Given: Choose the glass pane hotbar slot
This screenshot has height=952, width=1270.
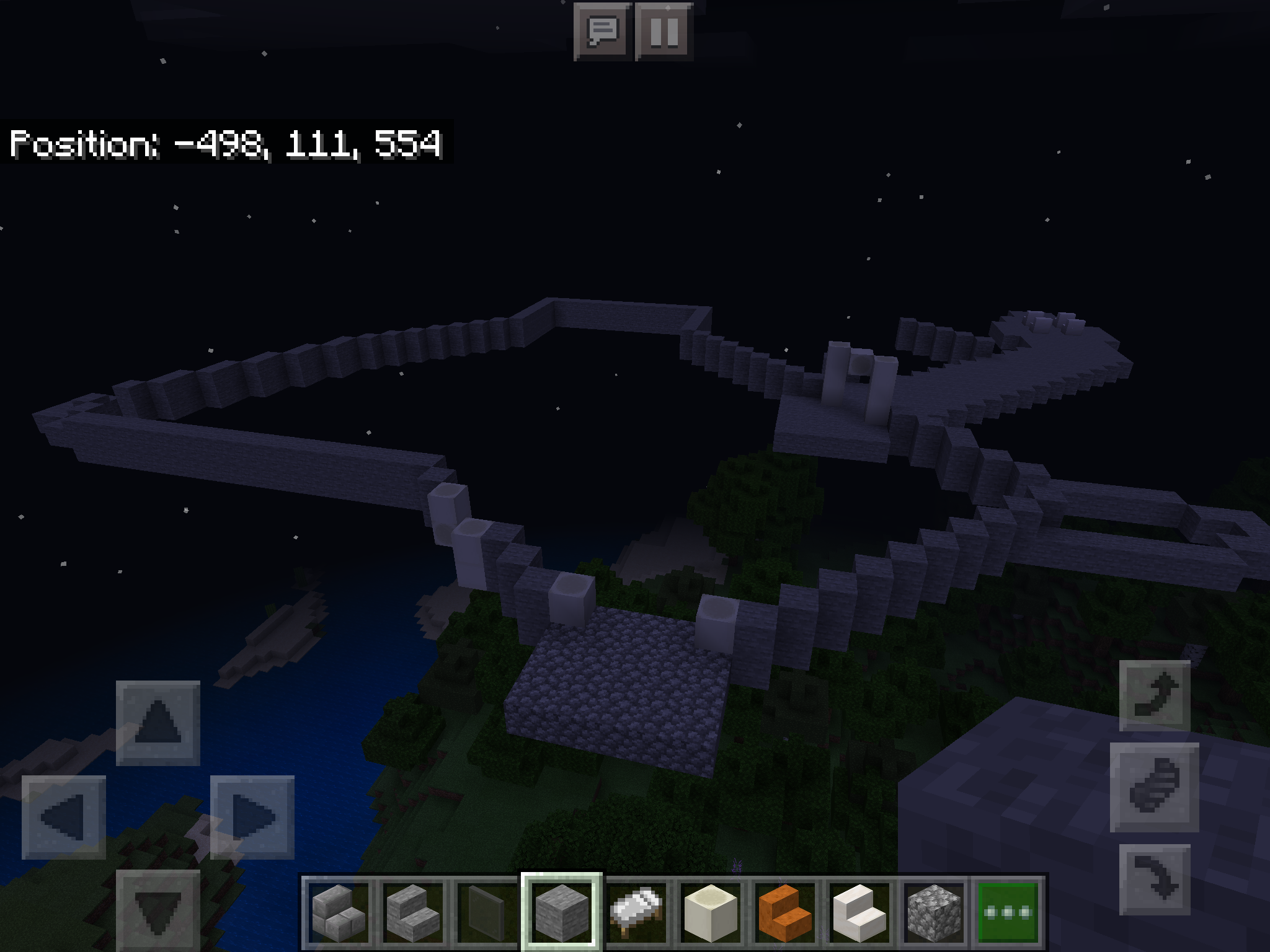Looking at the screenshot, I should point(487,912).
